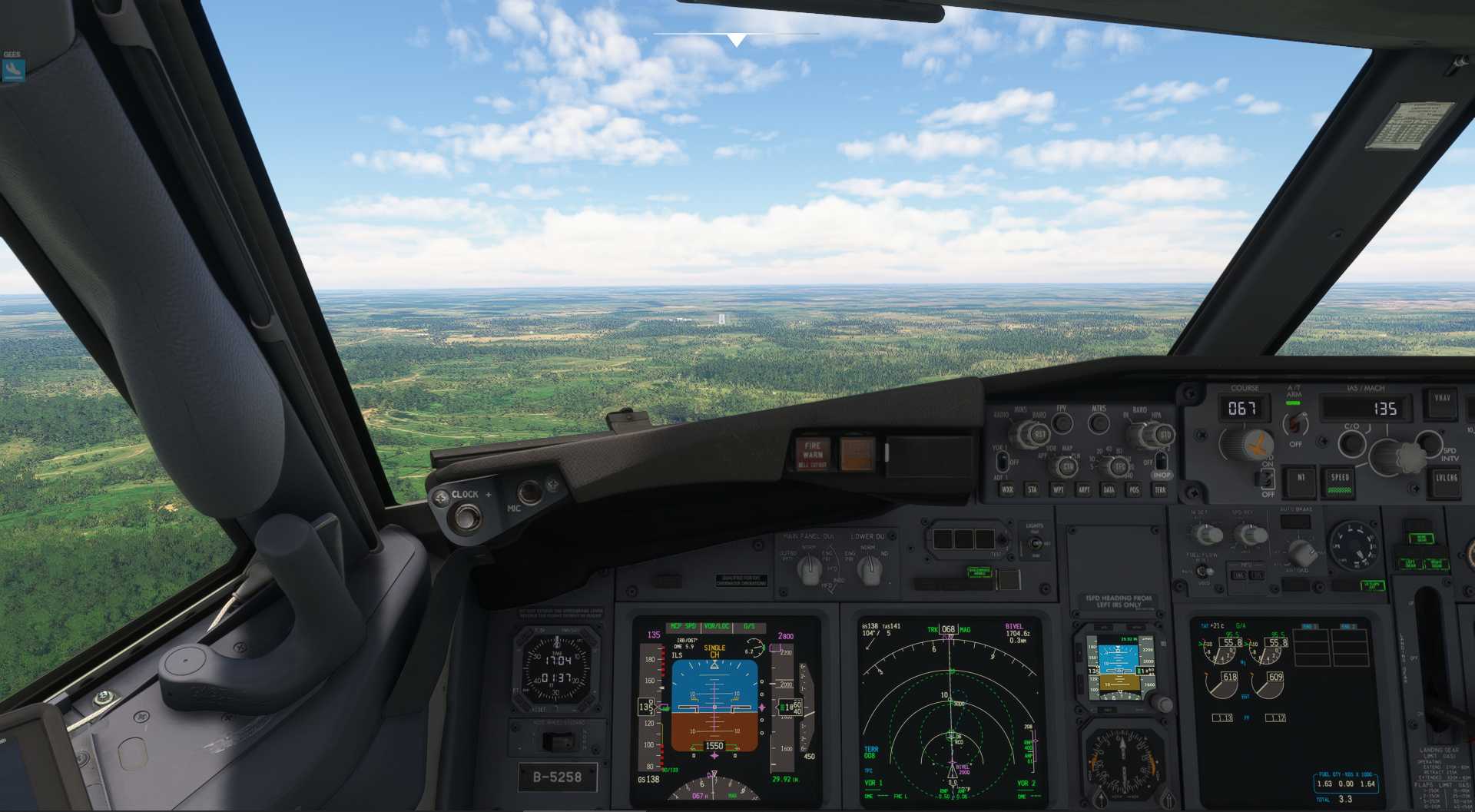Click the GEES overlay icon
Image resolution: width=1475 pixels, height=812 pixels.
13,71
